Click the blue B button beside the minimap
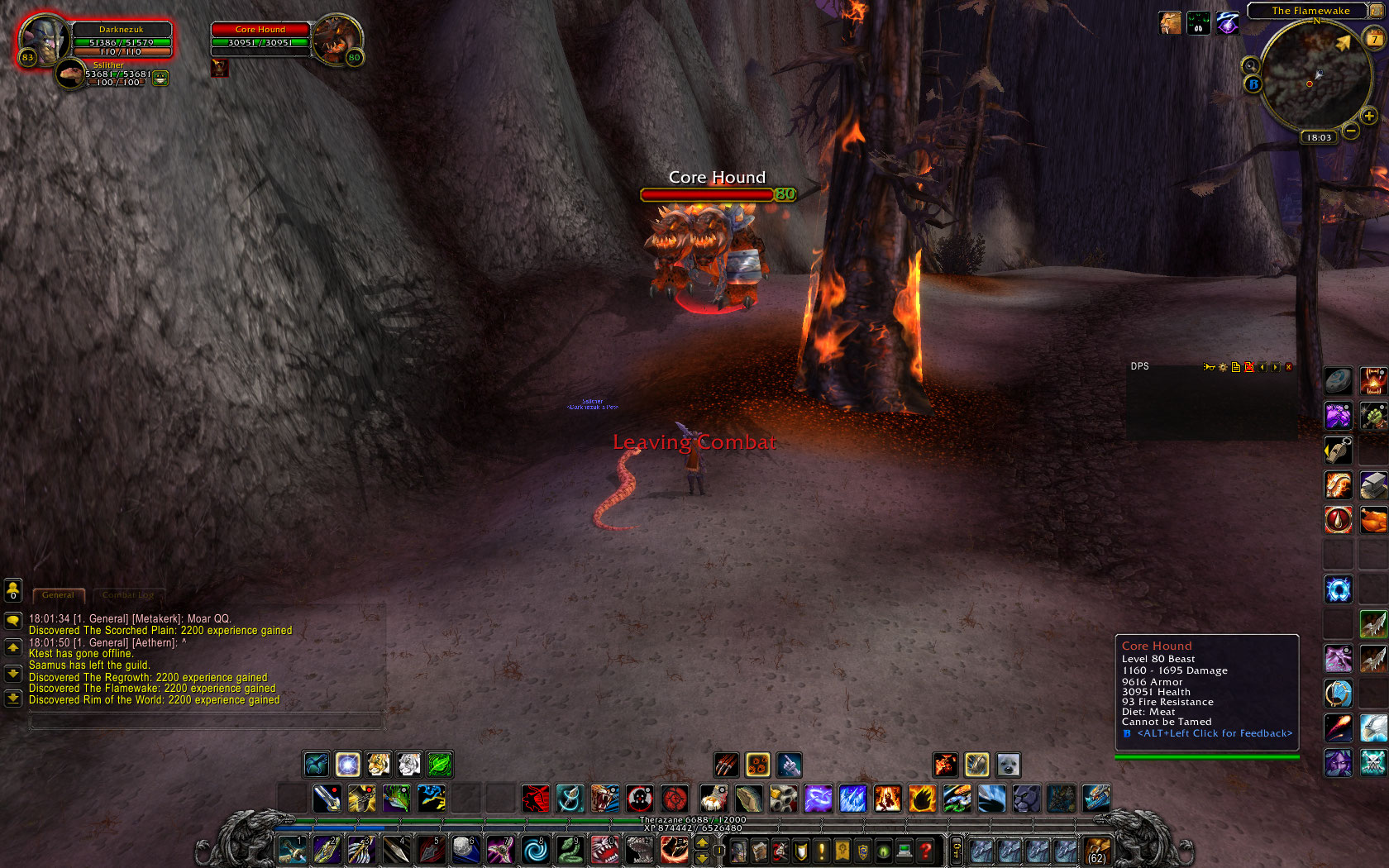Image resolution: width=1389 pixels, height=868 pixels. point(1254,84)
